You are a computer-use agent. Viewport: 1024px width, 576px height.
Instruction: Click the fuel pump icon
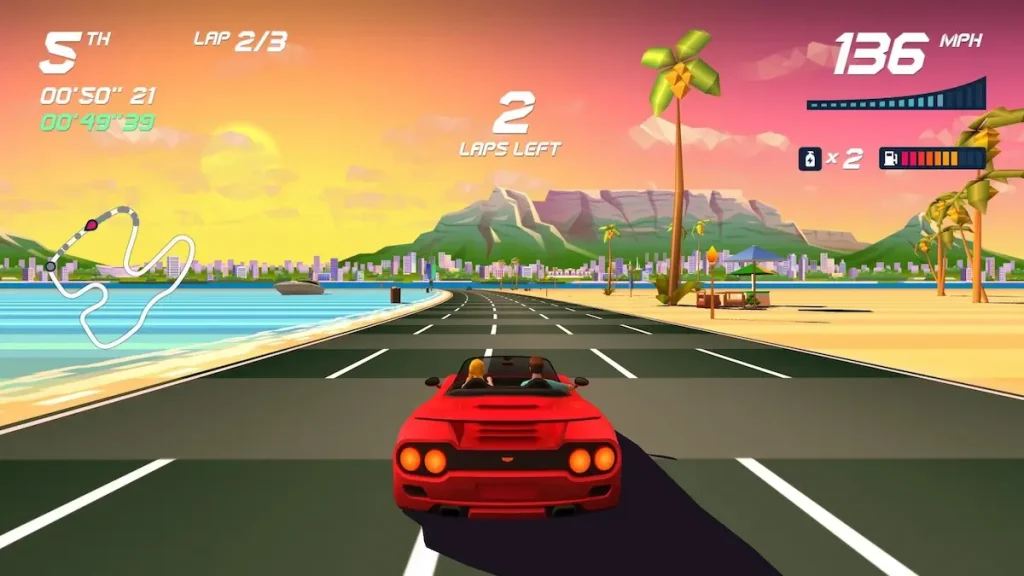tap(888, 158)
